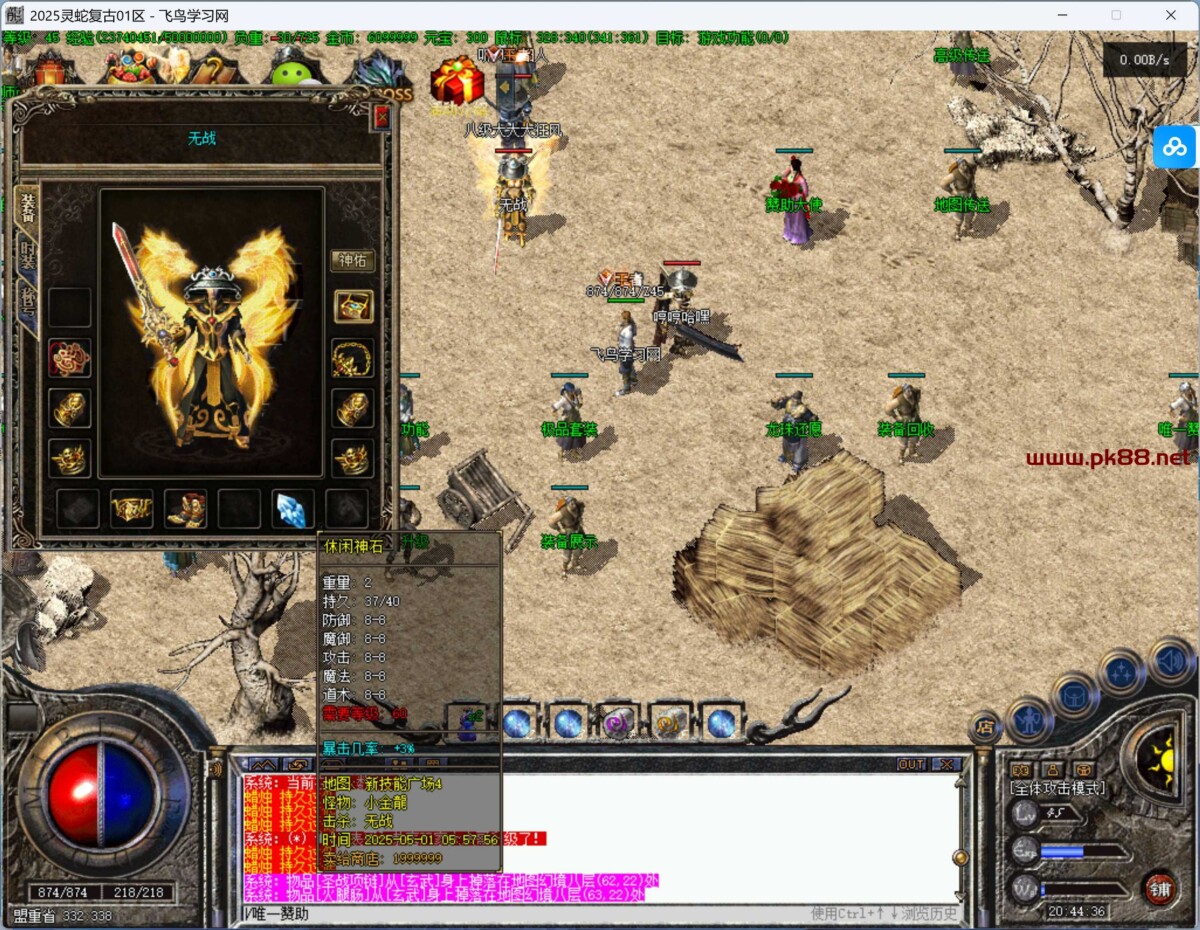Toggle sound with the speaker button
Image resolution: width=1200 pixels, height=930 pixels.
coord(1171,660)
